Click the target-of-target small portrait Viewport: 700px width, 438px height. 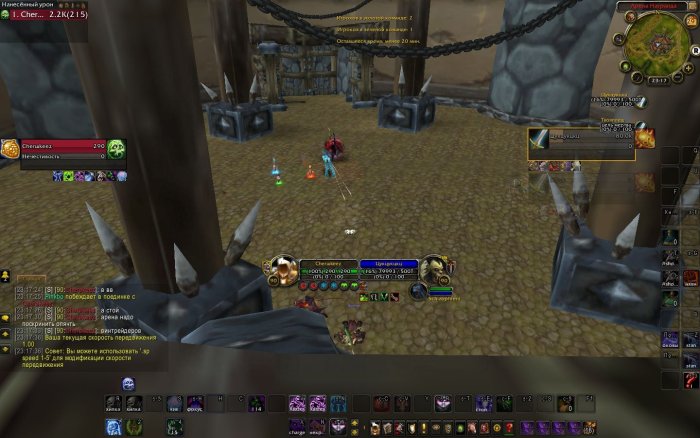pyautogui.click(x=419, y=292)
